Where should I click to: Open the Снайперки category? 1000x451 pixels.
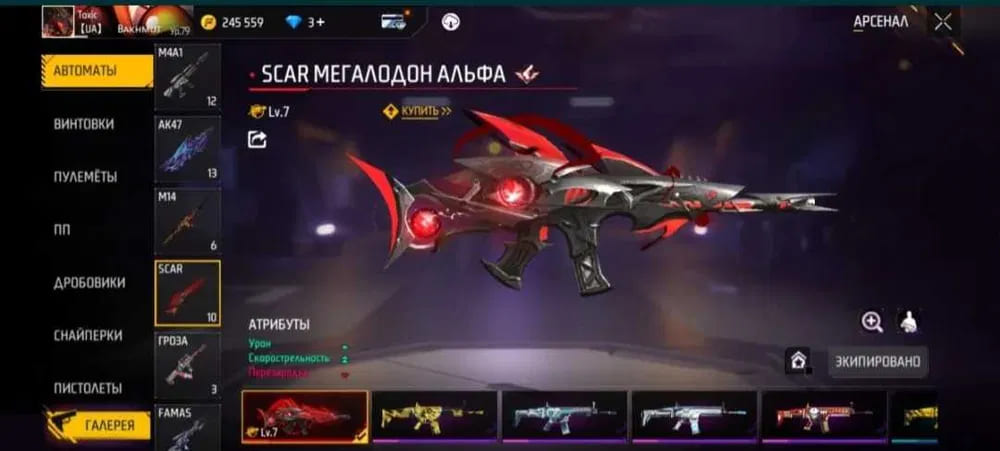coord(87,336)
